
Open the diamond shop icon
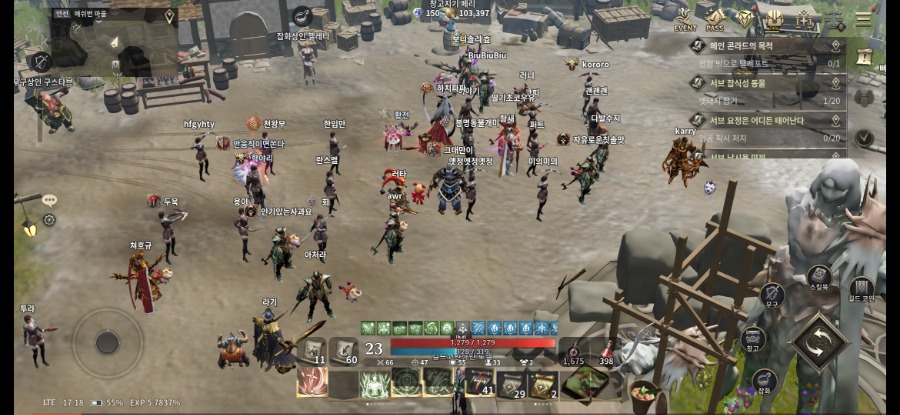pos(745,19)
